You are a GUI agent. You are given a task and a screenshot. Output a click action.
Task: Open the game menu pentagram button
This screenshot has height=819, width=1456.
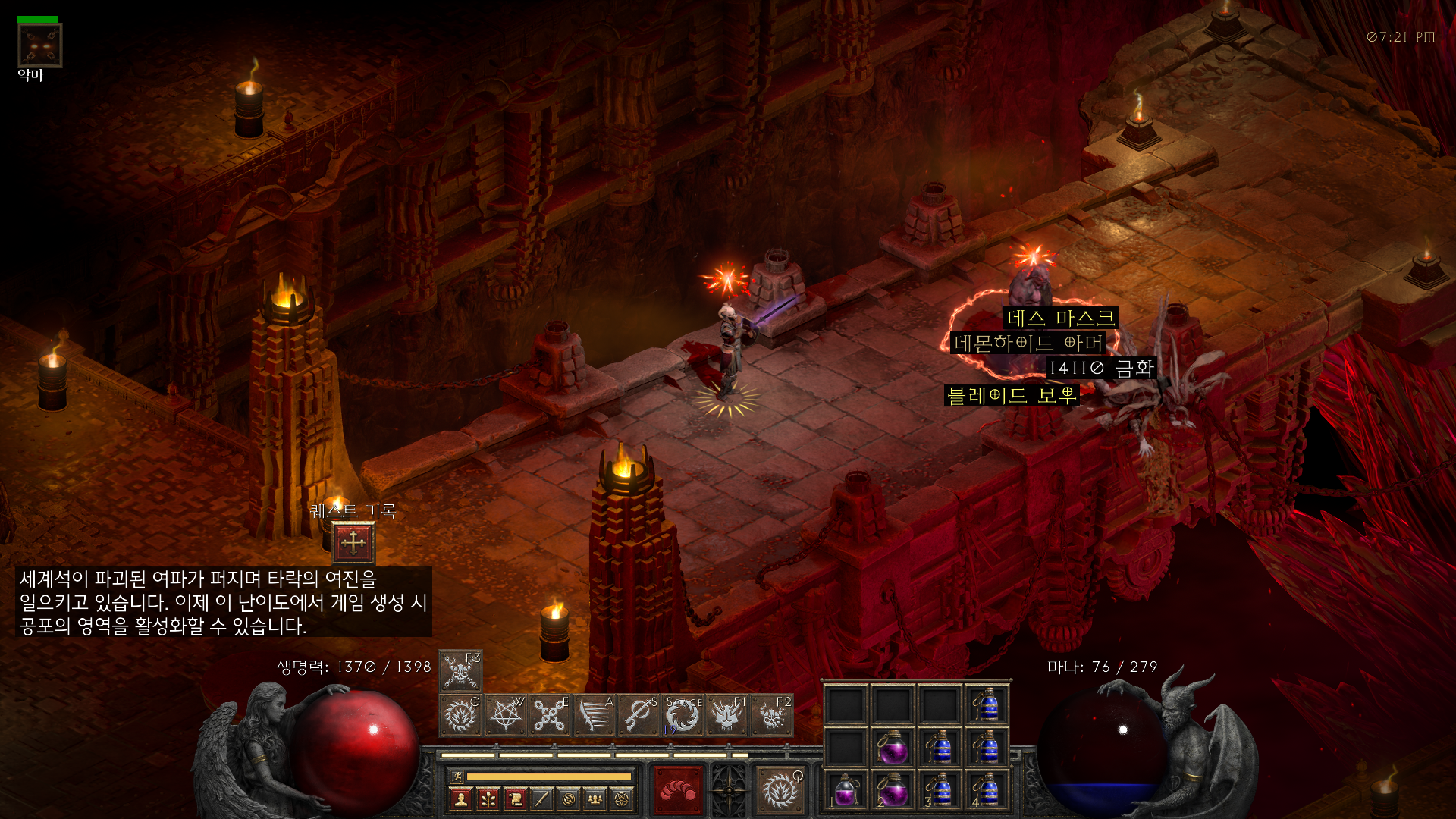622,799
